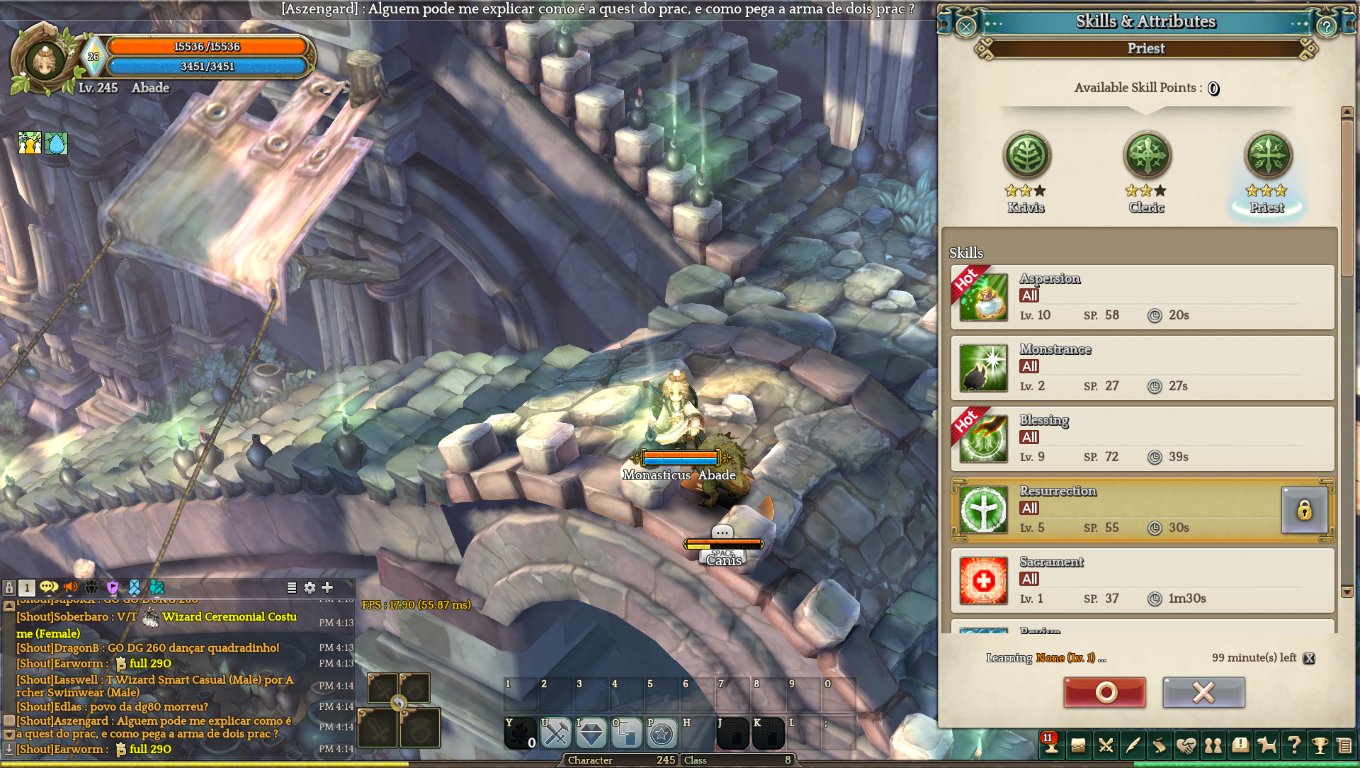Screen dimensions: 1360x768
Task: Toggle the lock on Resurrection
Action: [x=1304, y=510]
